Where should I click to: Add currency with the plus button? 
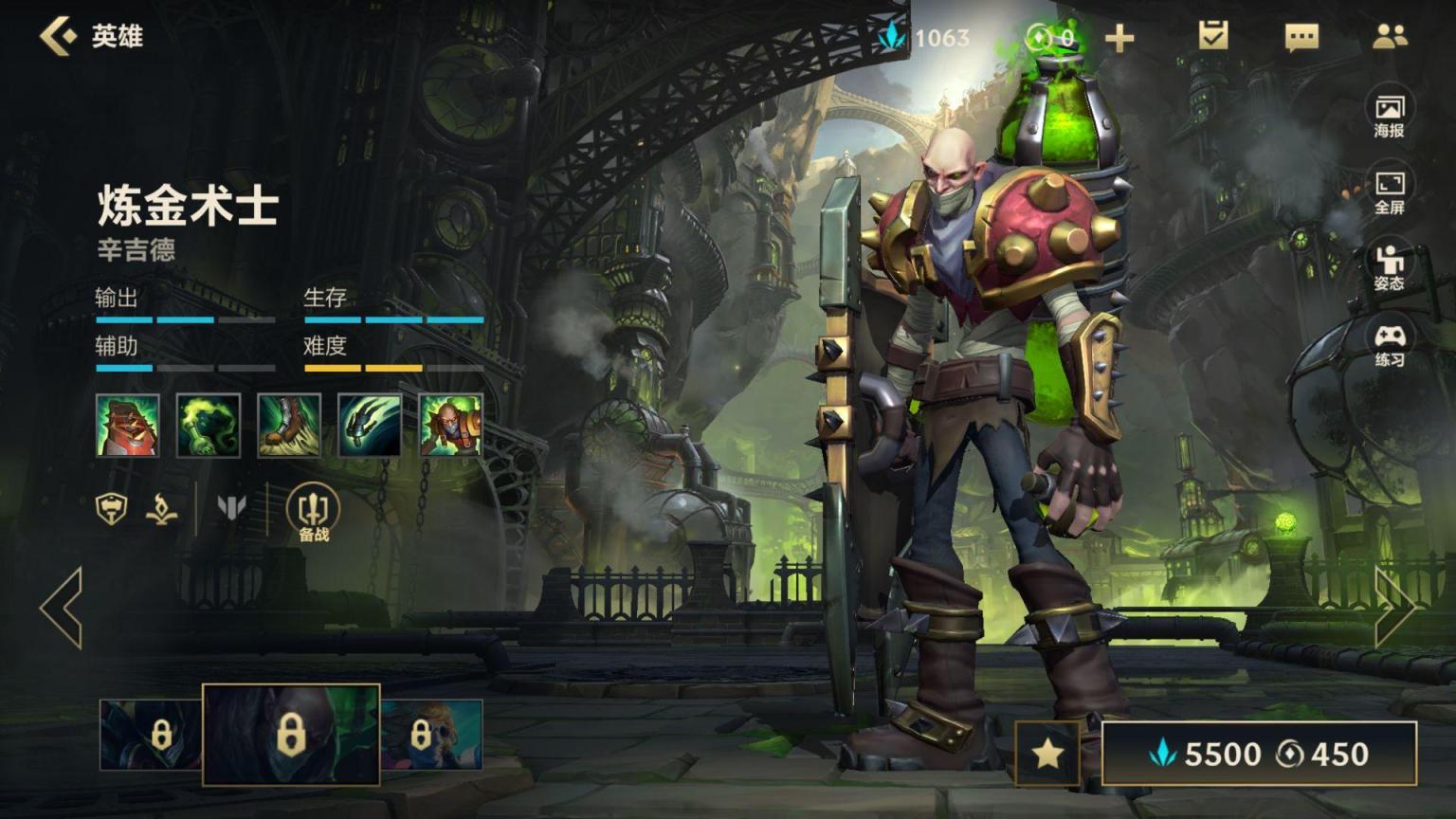click(1119, 38)
